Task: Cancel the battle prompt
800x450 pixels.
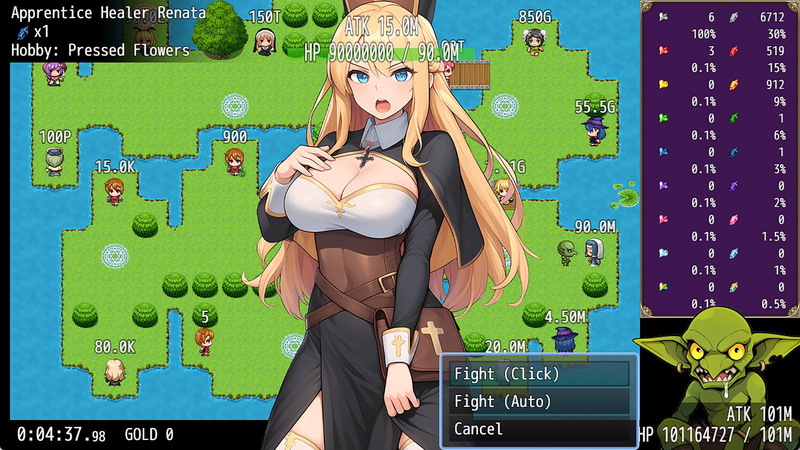Action: (x=538, y=429)
